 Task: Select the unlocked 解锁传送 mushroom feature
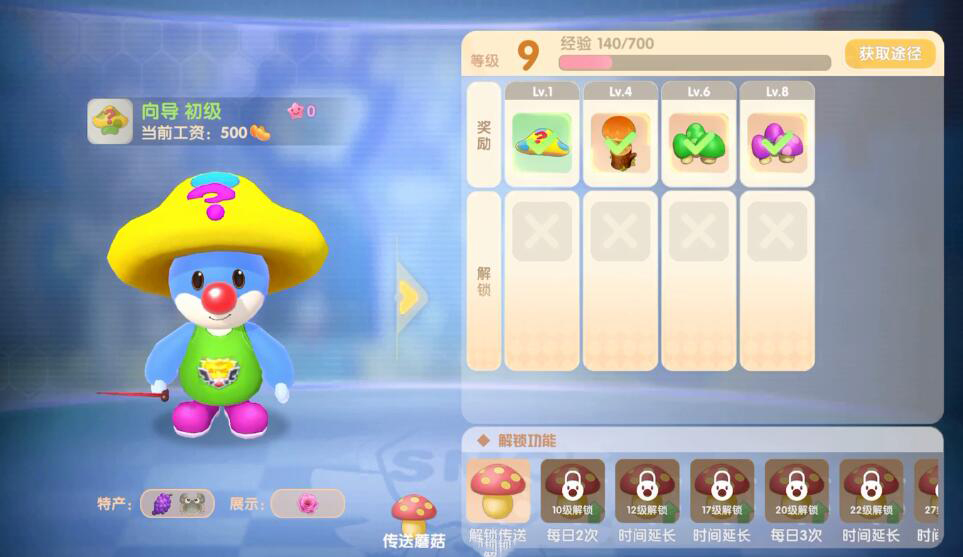click(x=498, y=491)
